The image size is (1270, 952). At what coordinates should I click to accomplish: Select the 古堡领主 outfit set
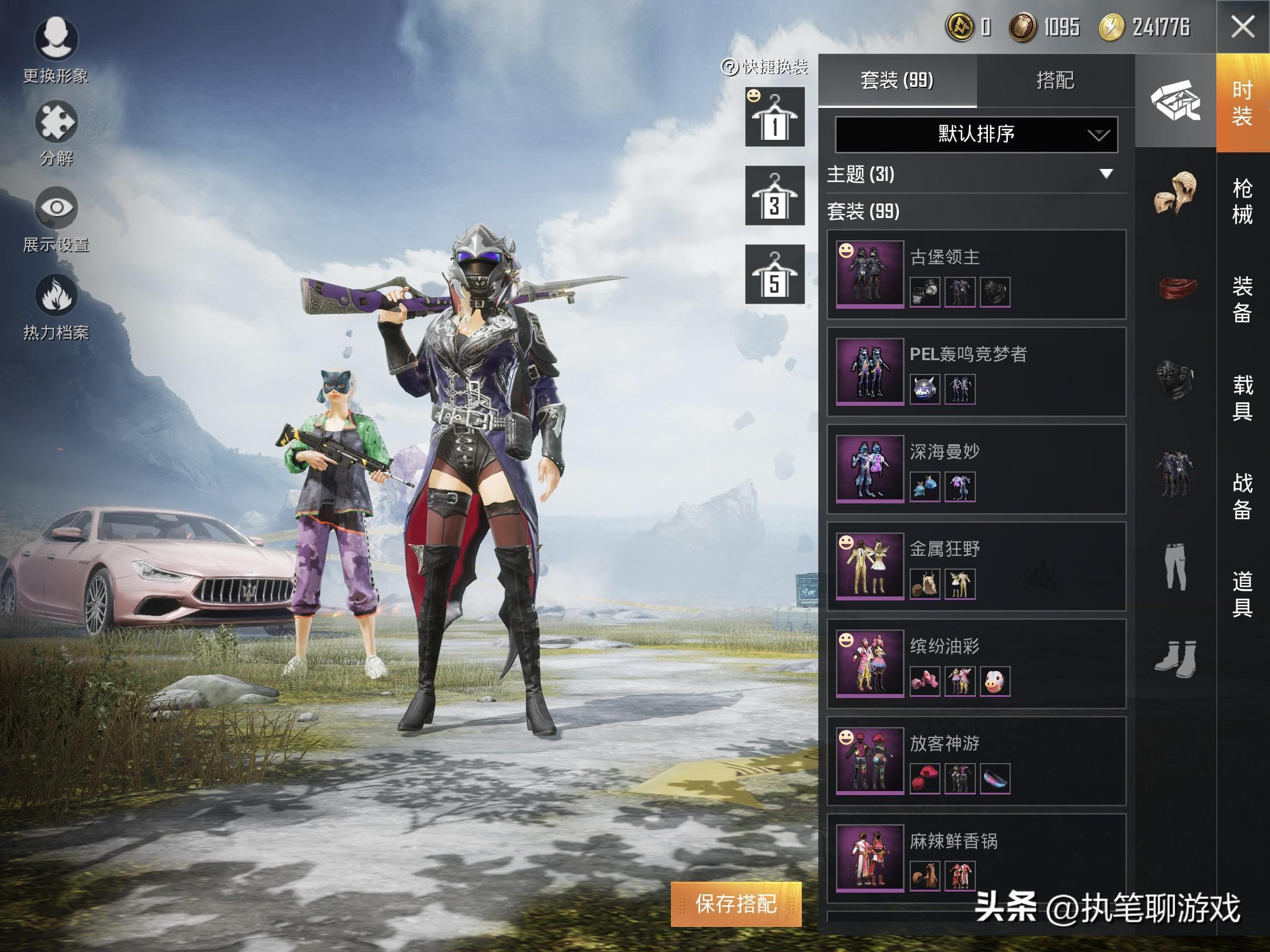(976, 275)
